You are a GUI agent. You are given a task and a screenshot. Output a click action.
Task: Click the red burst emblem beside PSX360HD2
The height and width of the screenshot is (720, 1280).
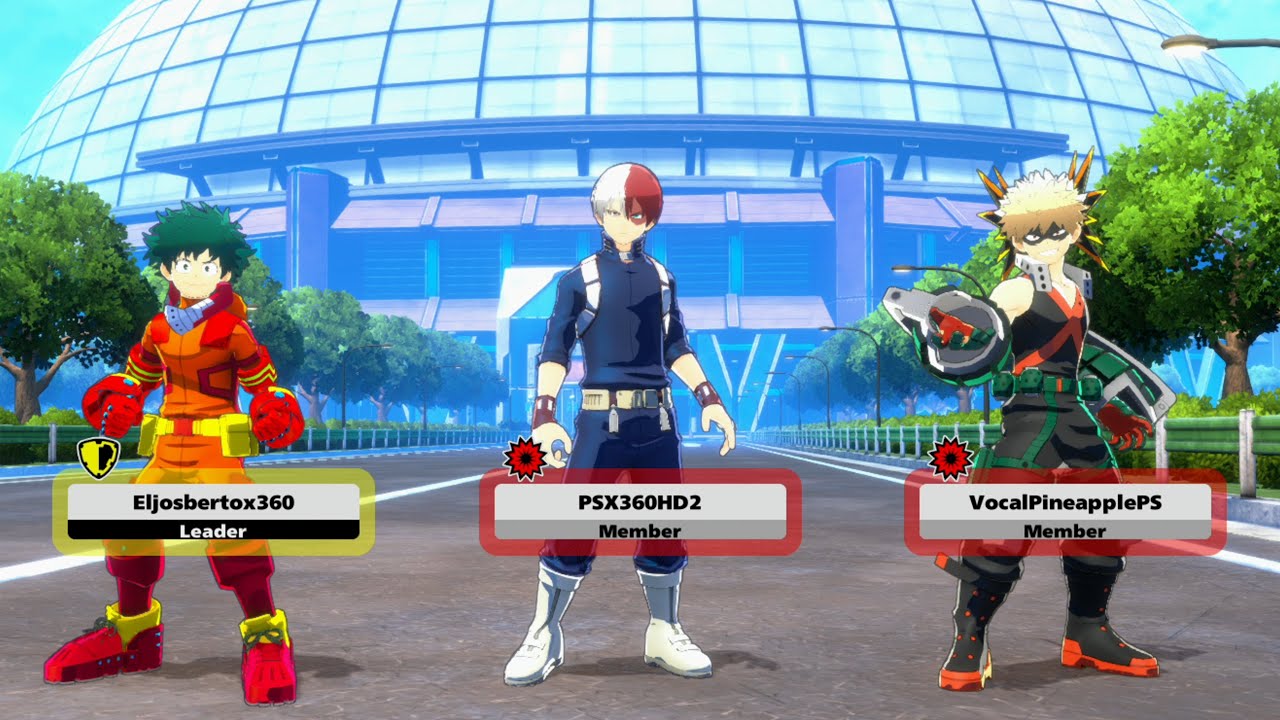[x=525, y=458]
